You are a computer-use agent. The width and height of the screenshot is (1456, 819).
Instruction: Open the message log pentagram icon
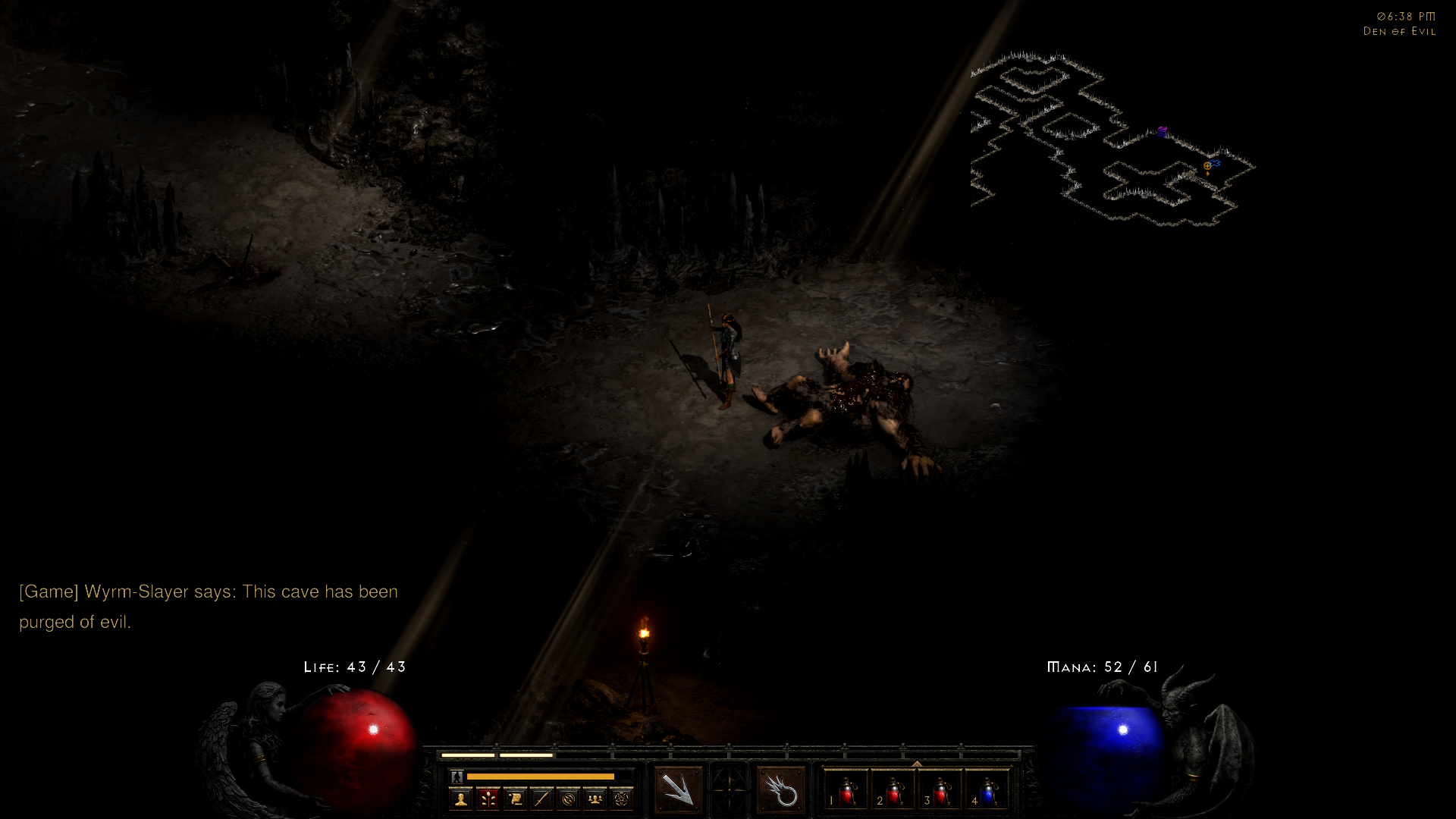[623, 797]
